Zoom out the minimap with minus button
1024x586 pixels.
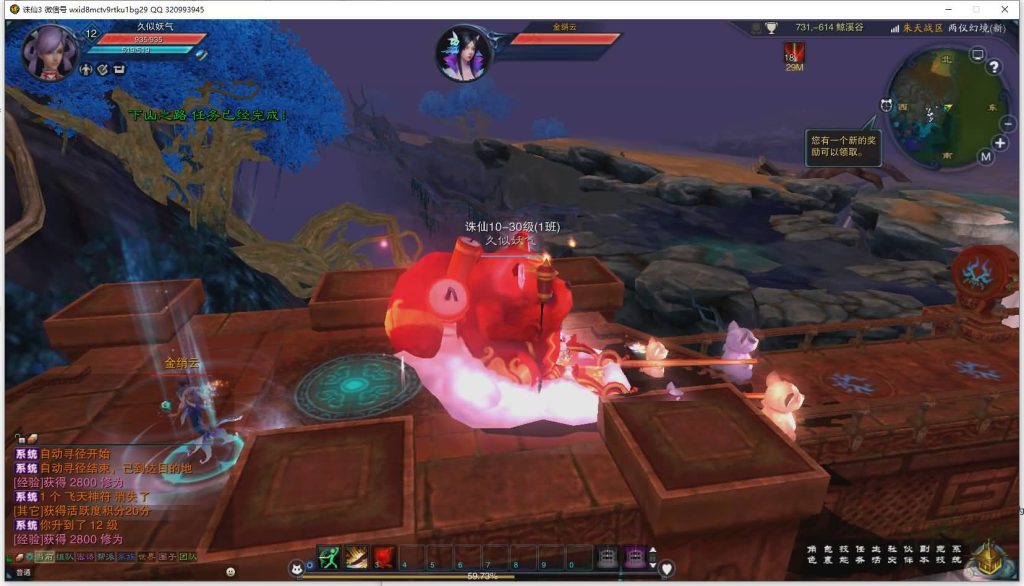coord(1006,122)
